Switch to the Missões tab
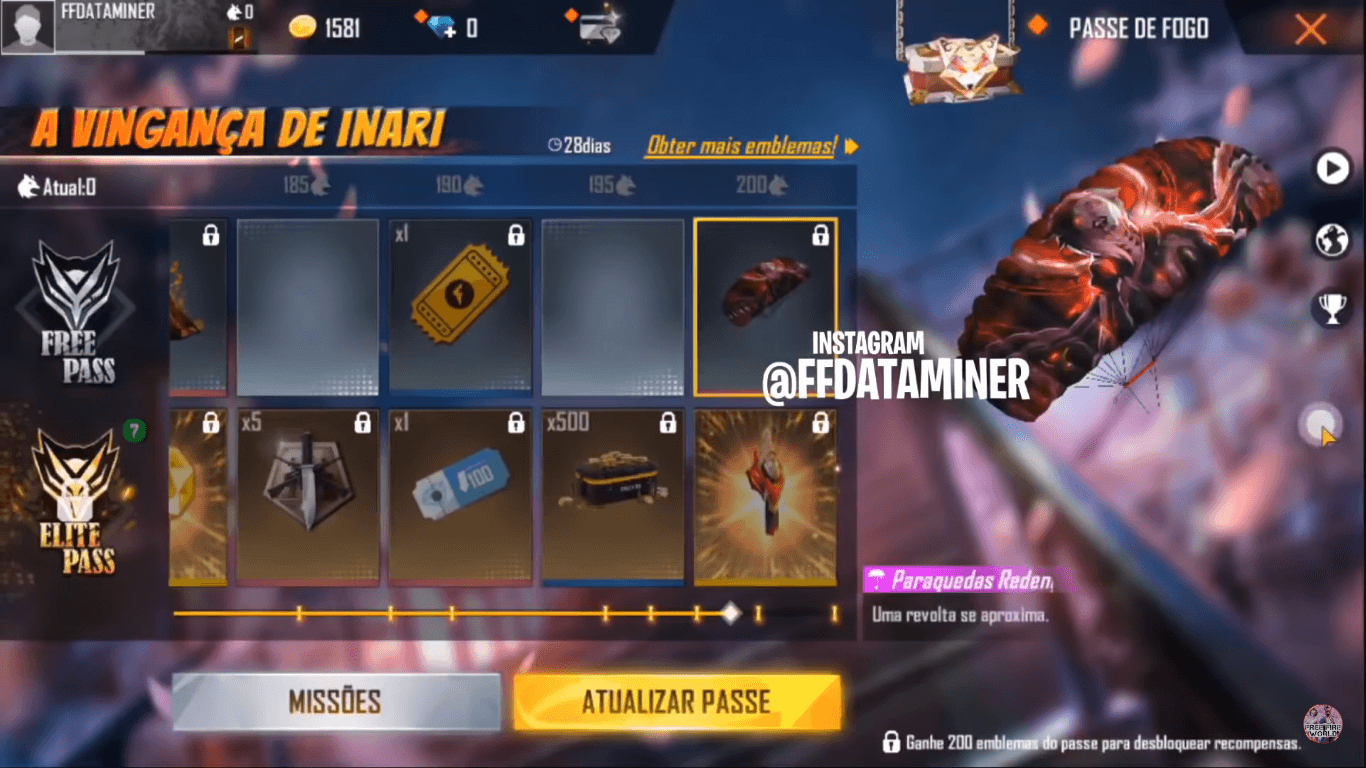Screen dimensions: 1366x768 point(337,702)
